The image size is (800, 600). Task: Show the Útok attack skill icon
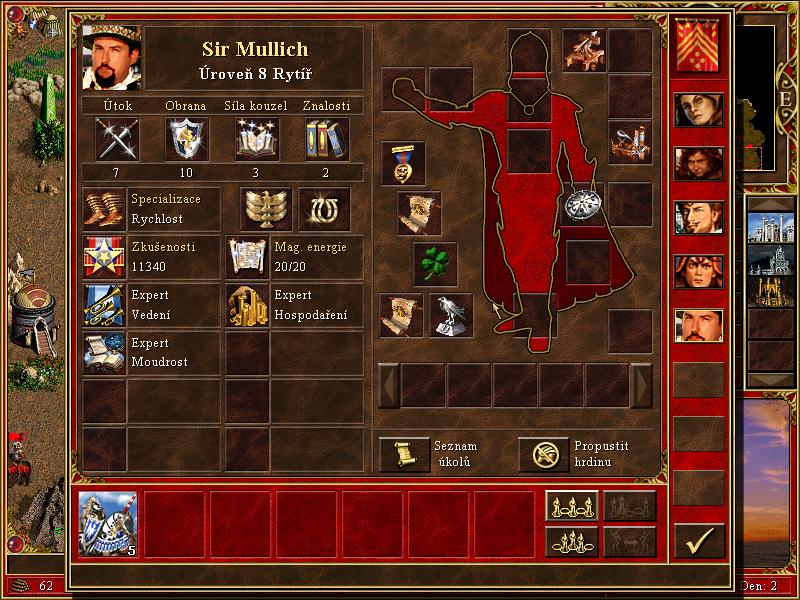pyautogui.click(x=116, y=138)
